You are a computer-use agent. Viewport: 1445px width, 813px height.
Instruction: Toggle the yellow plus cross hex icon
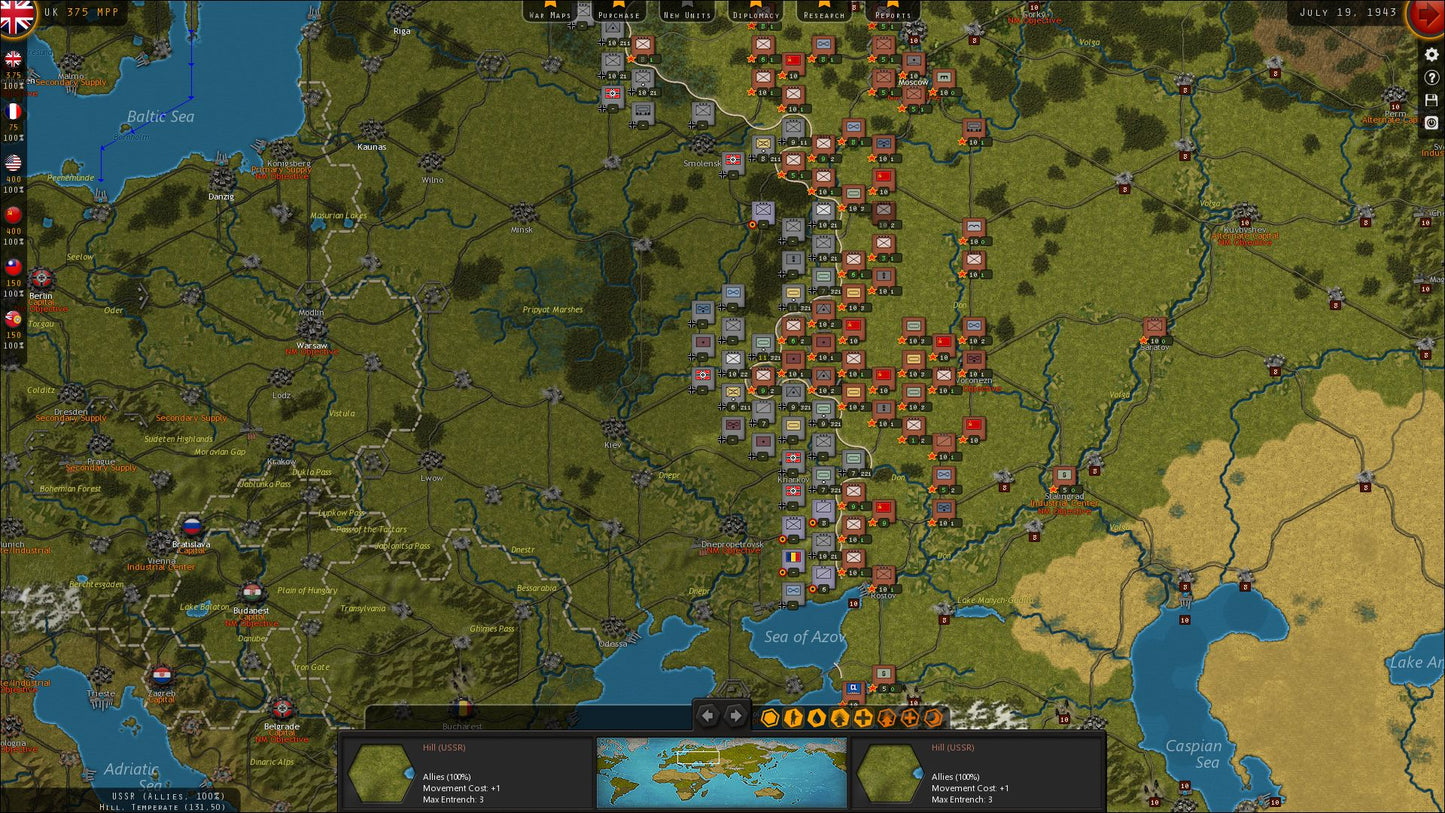(x=862, y=717)
